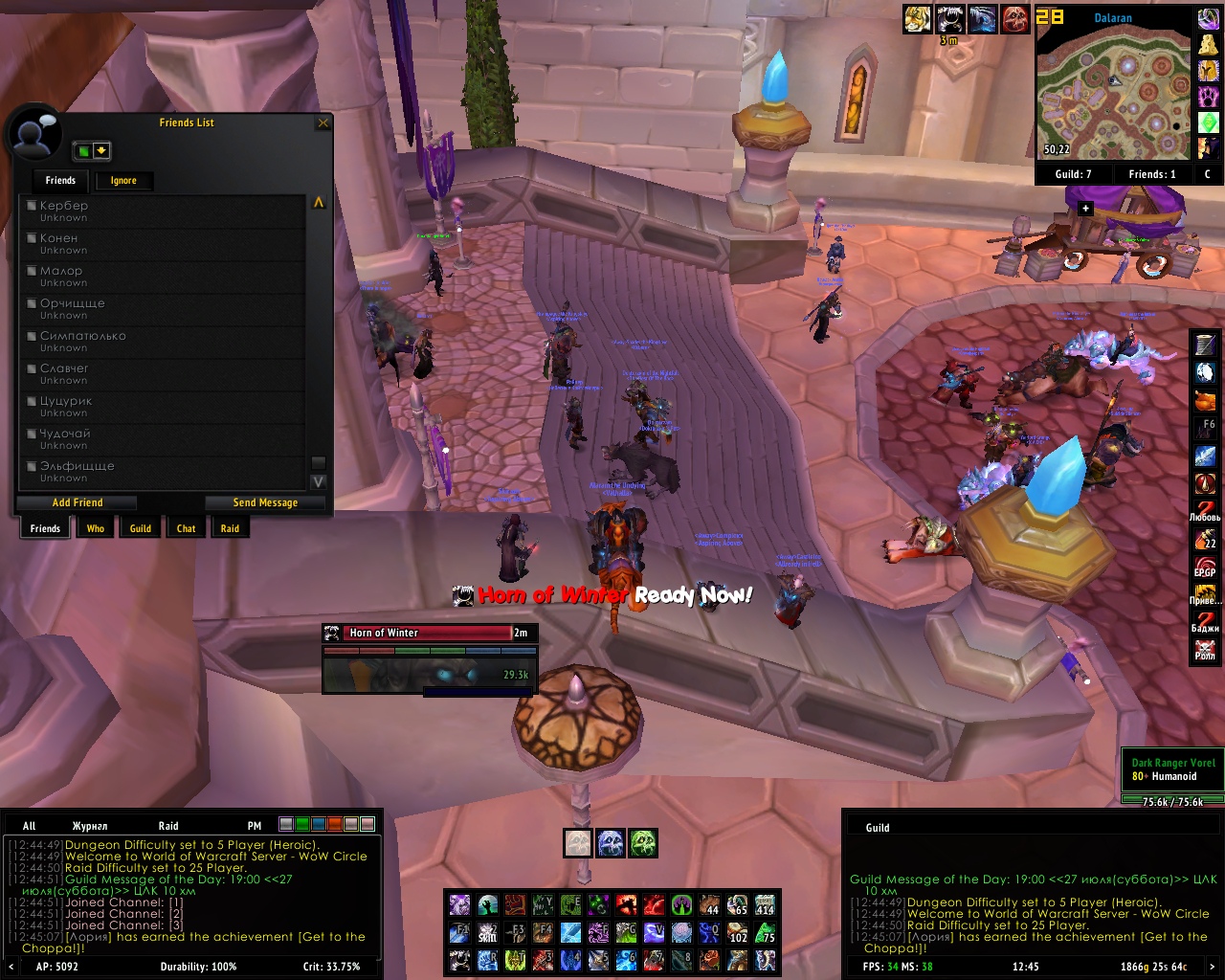Click the Send Message button

pos(265,502)
